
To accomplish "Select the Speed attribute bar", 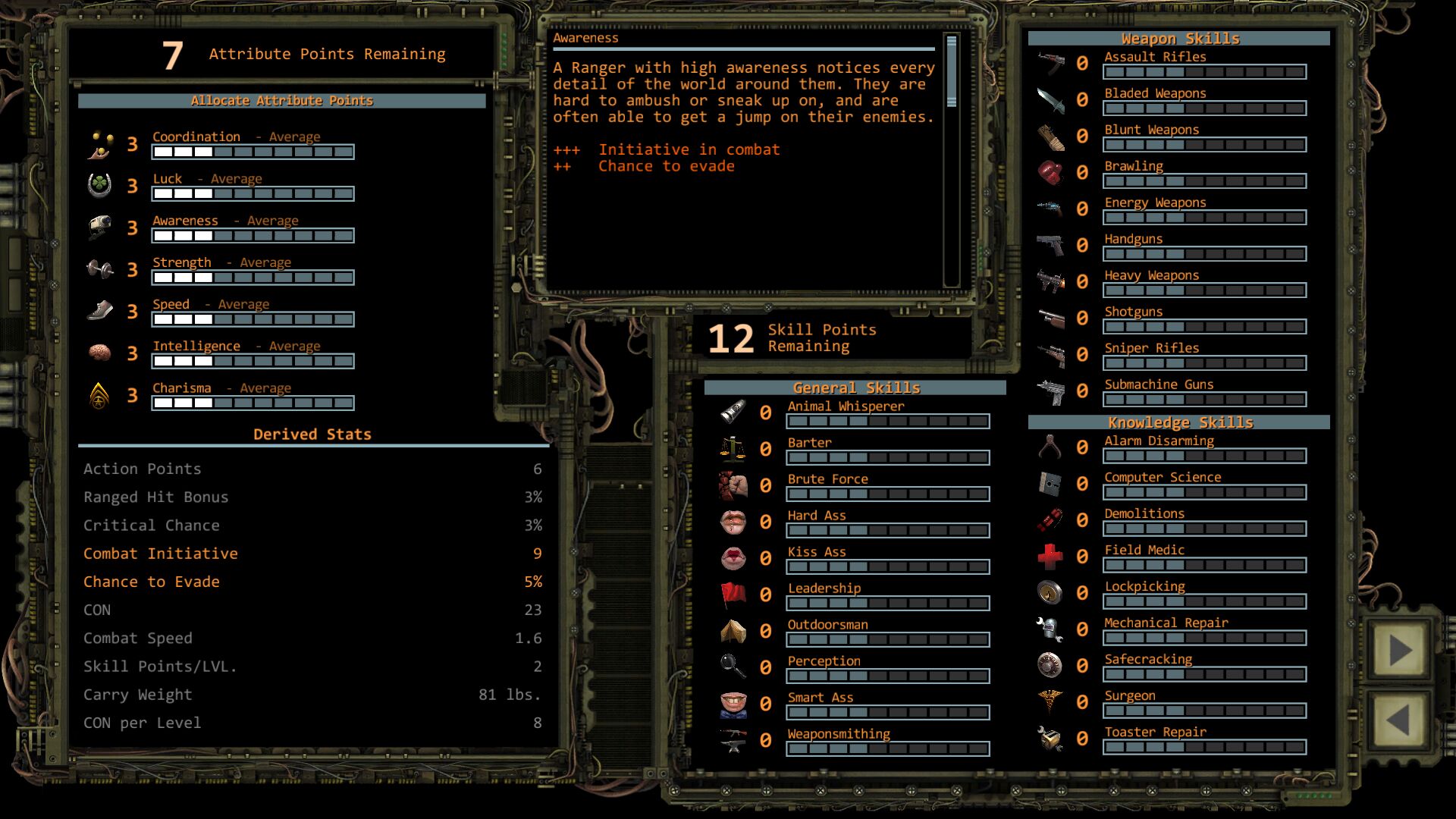I will 253,319.
